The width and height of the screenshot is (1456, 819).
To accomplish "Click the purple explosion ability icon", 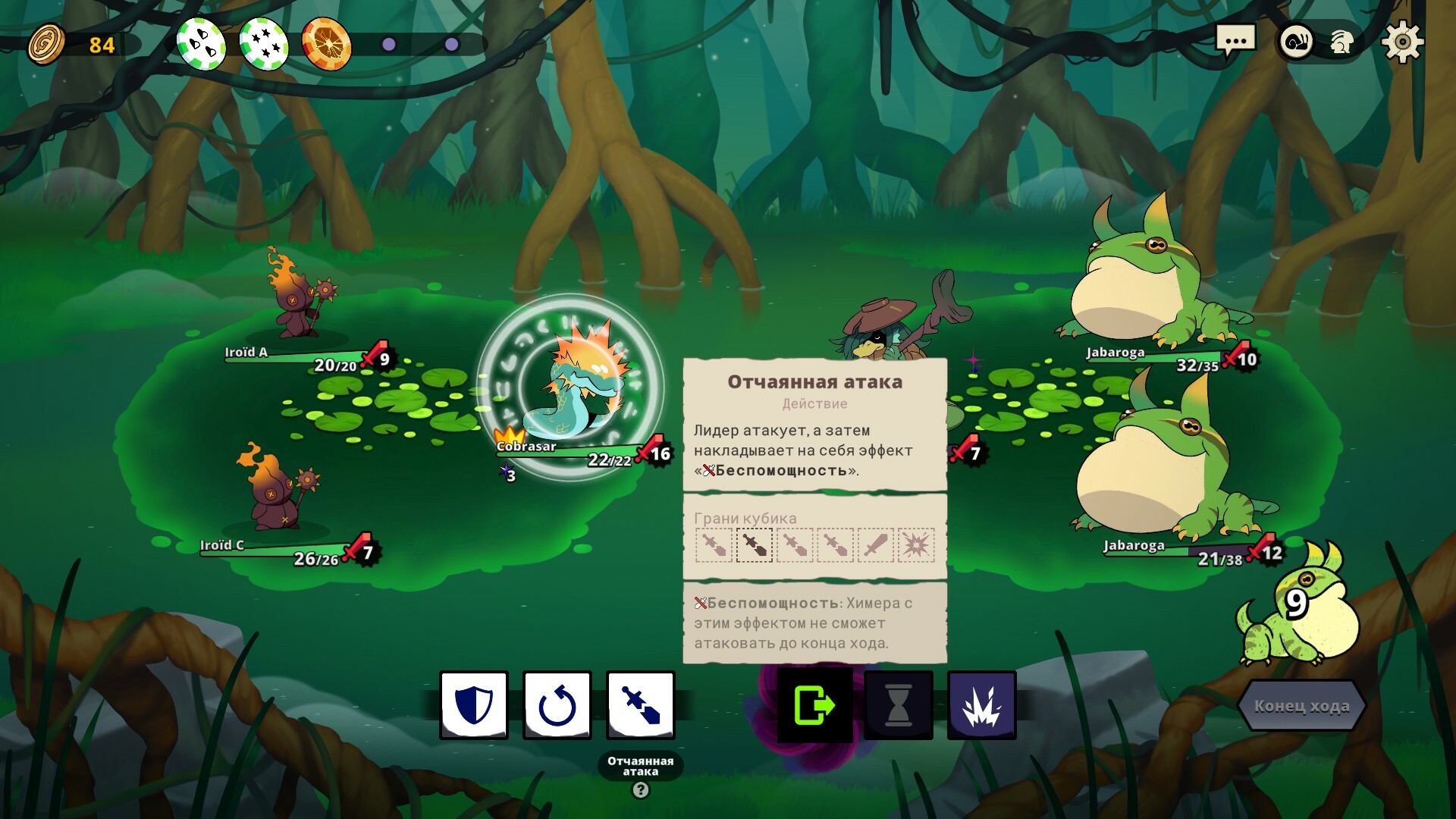I will [981, 704].
